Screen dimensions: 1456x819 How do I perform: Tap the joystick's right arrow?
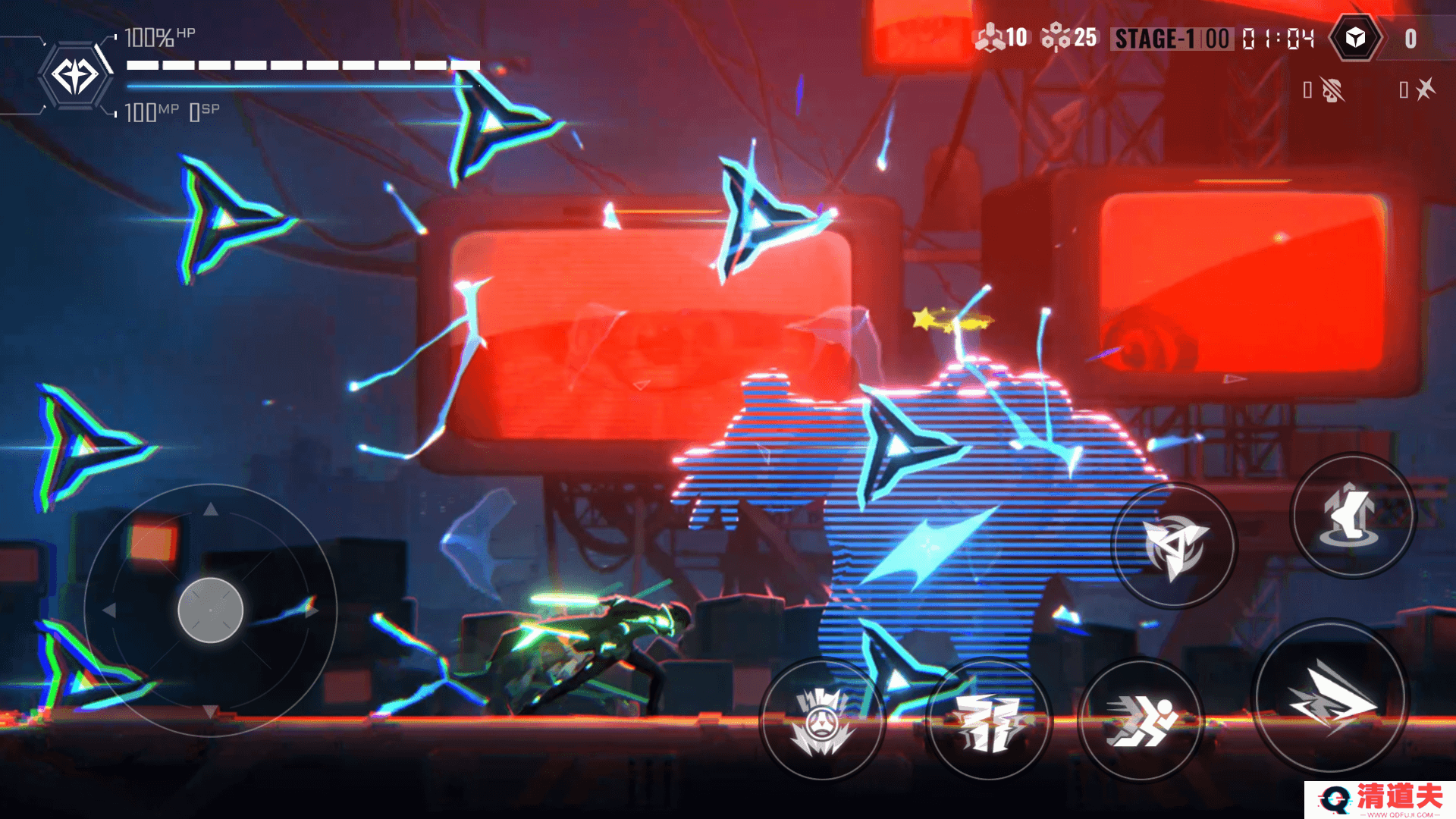point(312,610)
